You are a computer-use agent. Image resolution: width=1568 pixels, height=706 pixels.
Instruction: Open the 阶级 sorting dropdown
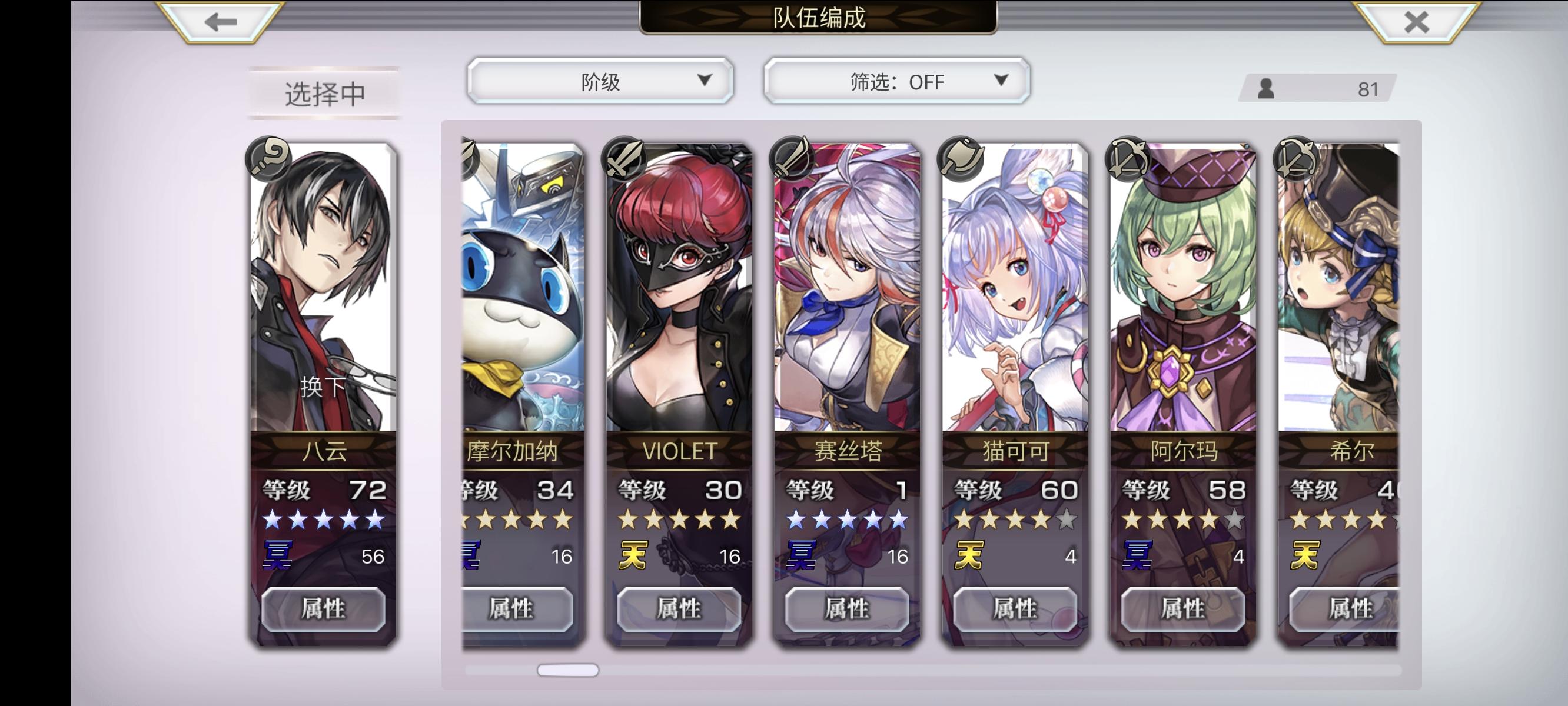(x=600, y=80)
